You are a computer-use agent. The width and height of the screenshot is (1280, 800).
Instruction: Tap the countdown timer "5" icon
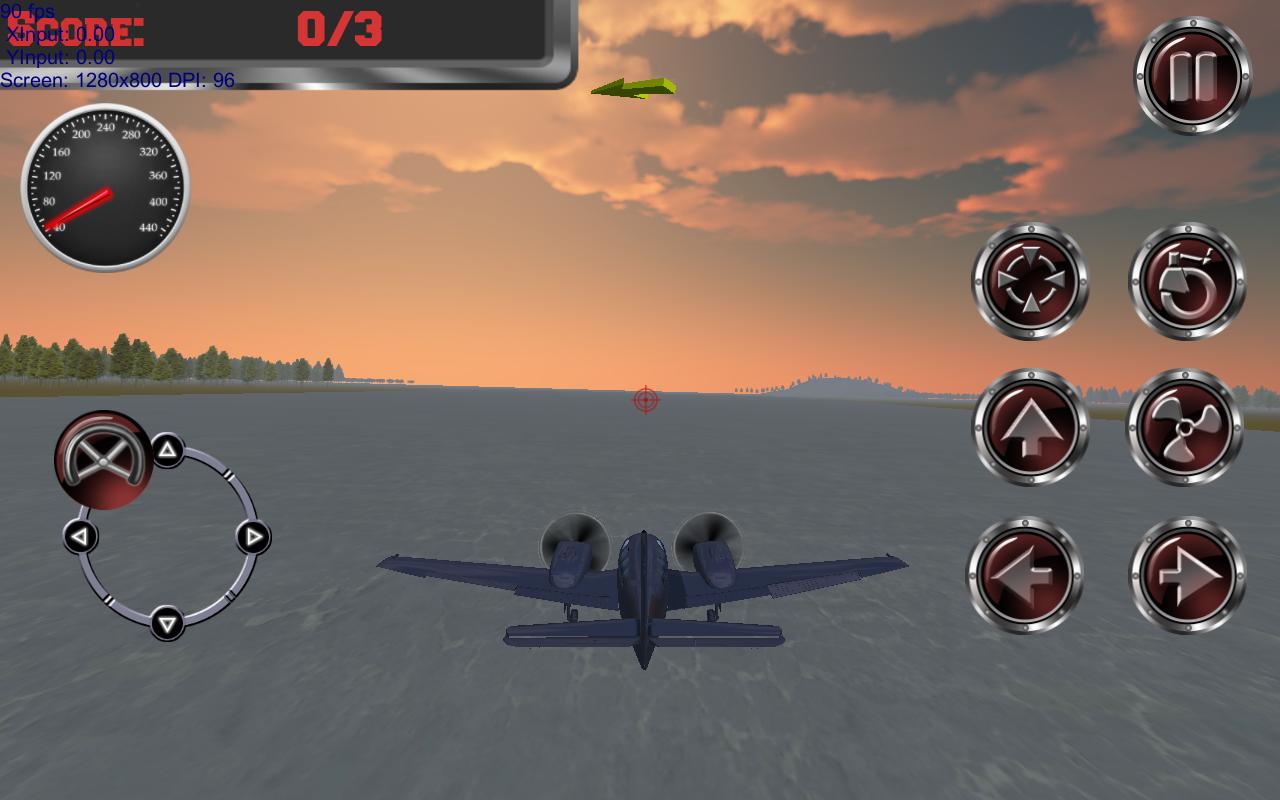point(1189,282)
